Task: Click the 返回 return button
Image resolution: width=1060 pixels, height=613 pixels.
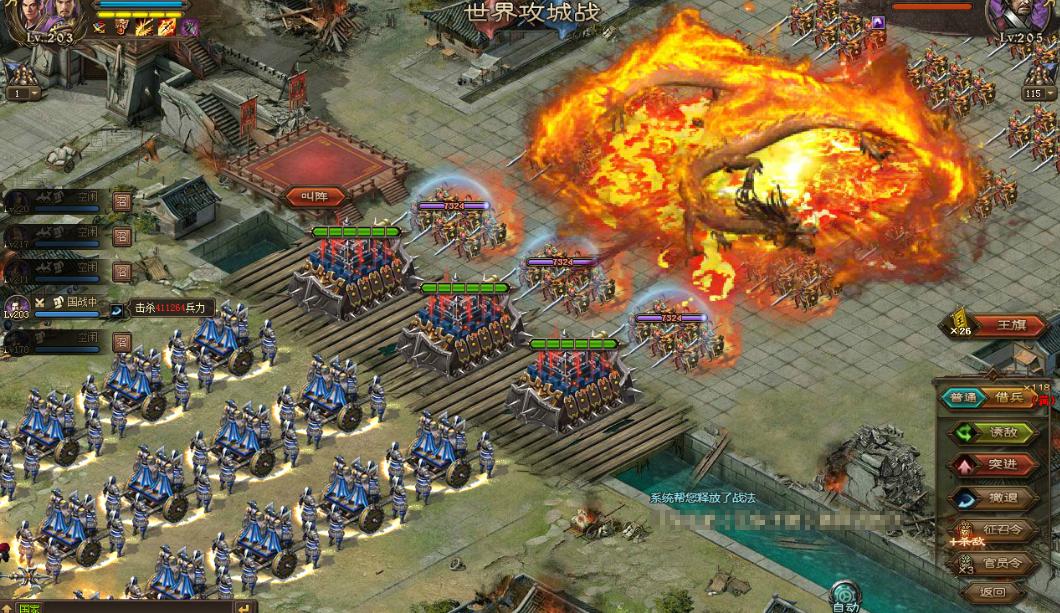Action: pos(995,593)
